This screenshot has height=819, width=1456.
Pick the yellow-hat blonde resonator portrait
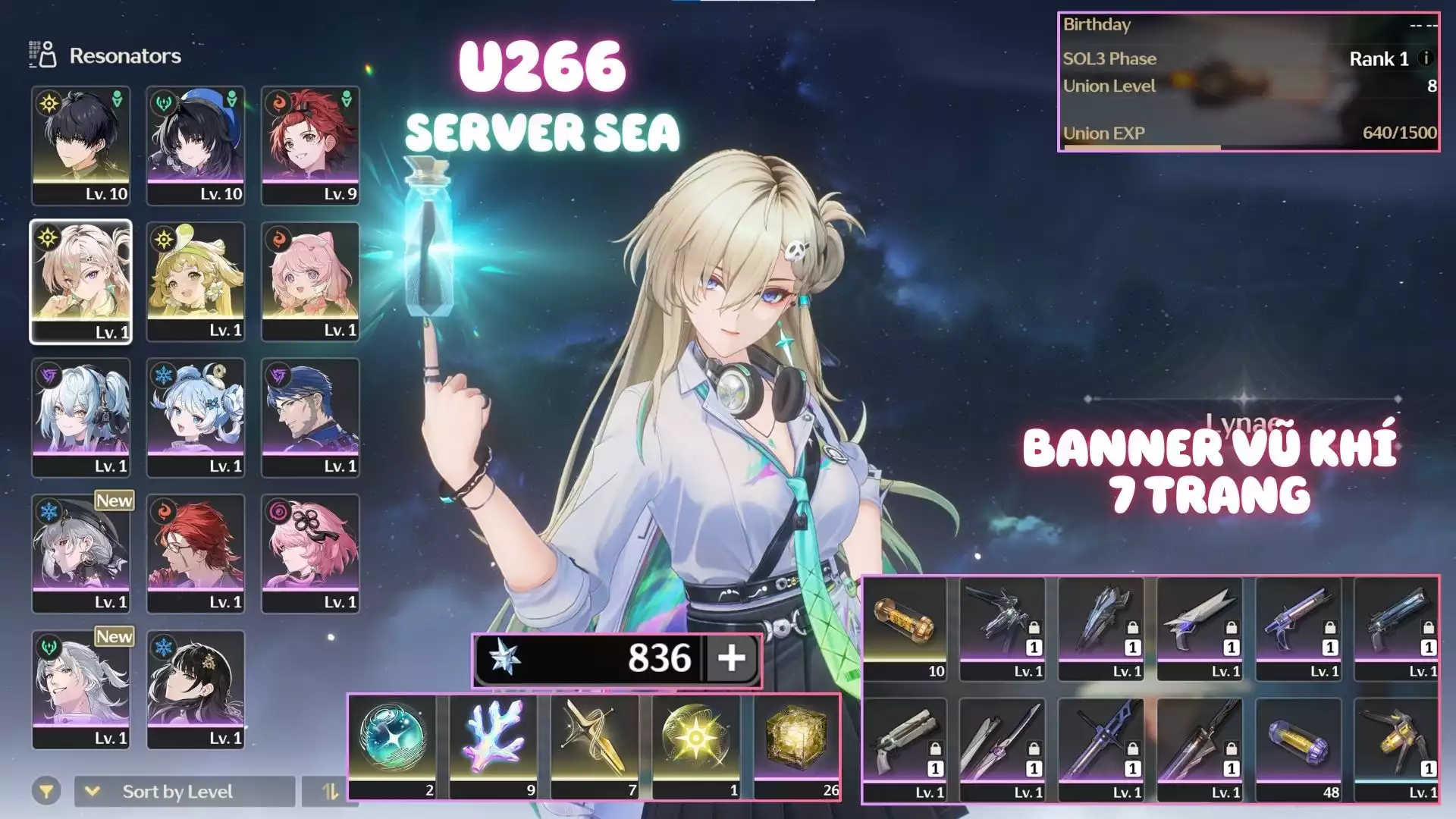(x=196, y=281)
